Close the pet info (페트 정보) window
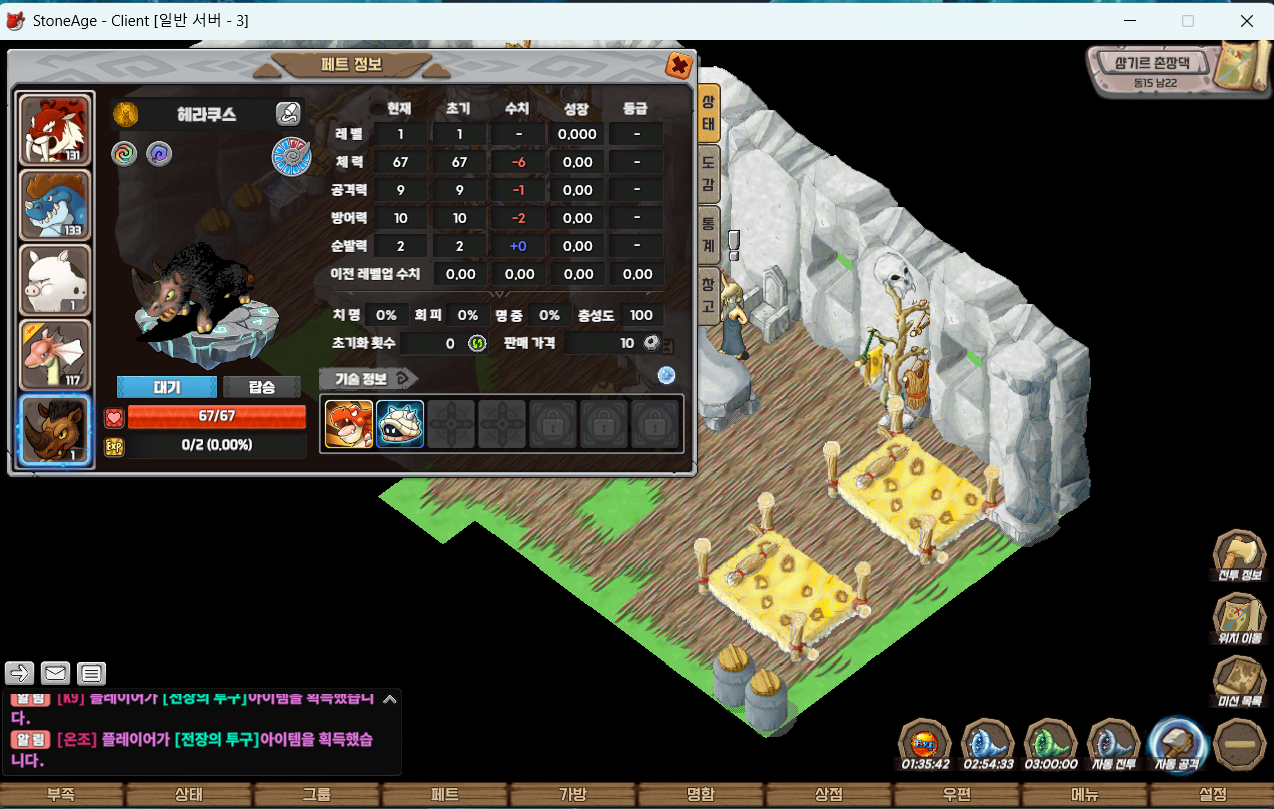The width and height of the screenshot is (1274, 809). pos(679,66)
